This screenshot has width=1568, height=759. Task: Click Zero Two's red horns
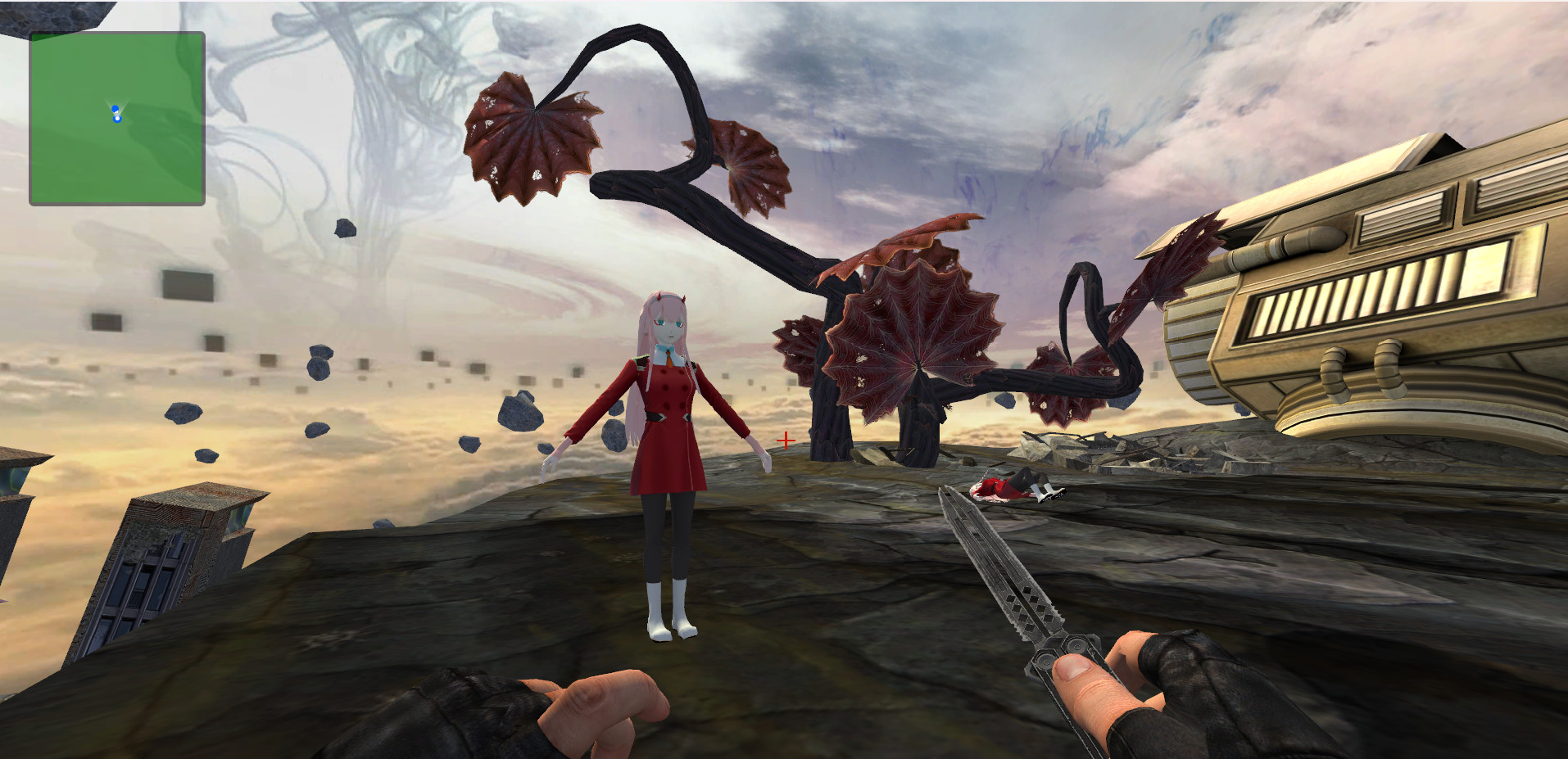click(x=662, y=296)
